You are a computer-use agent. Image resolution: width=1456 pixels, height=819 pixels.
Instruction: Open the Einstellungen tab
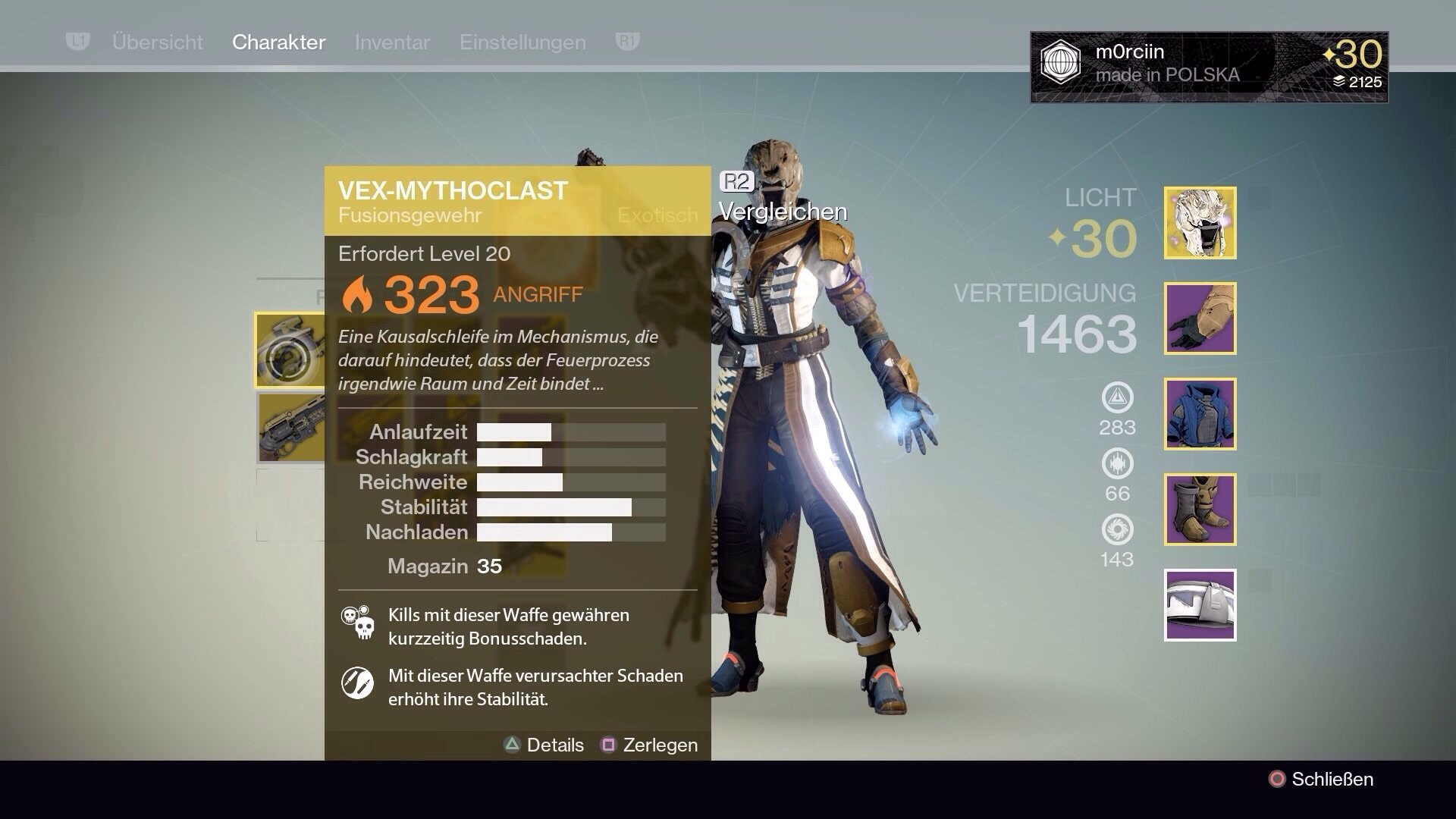[x=522, y=42]
